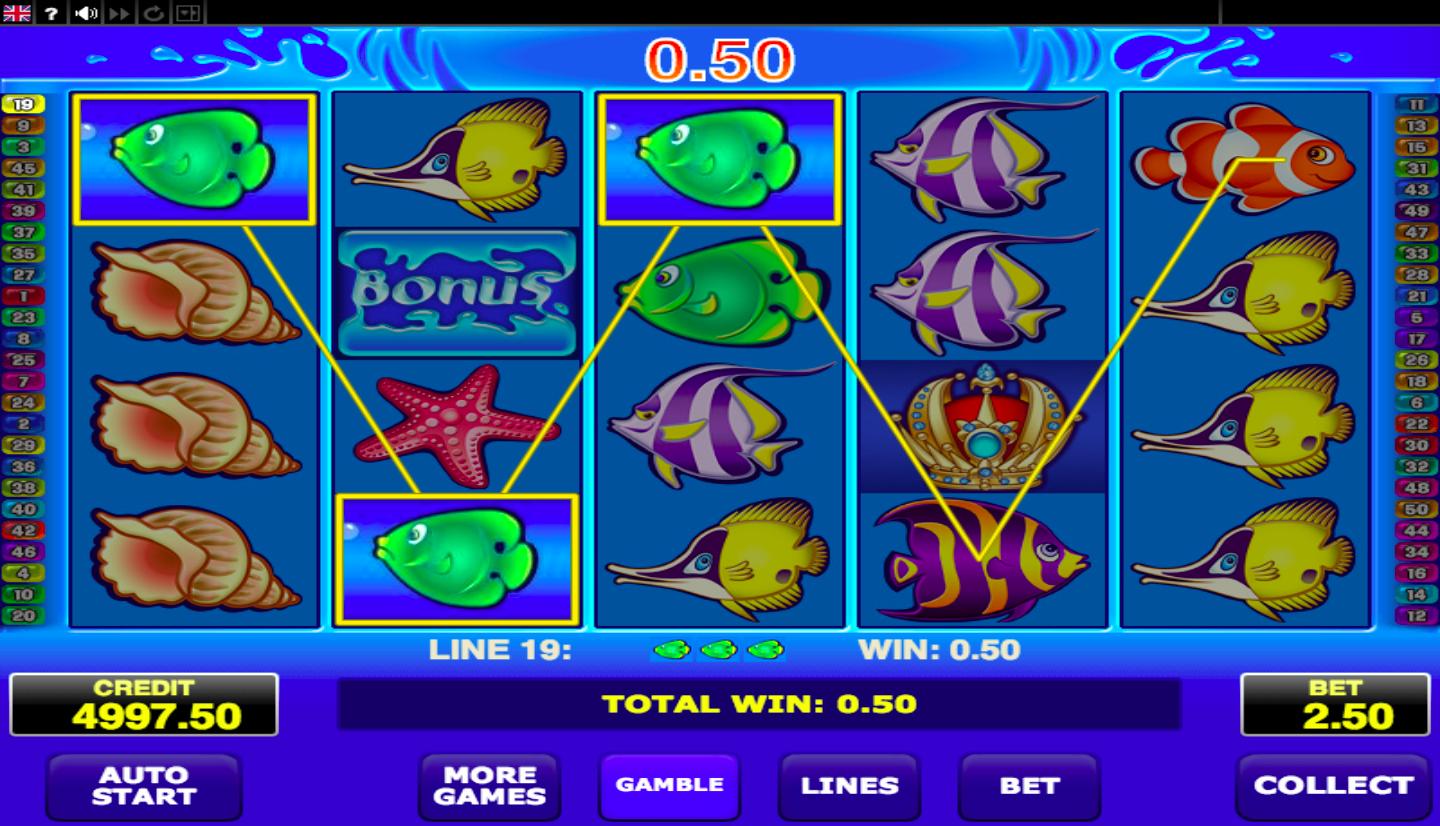Open the Lines settings
Viewport: 1440px width, 826px height.
pos(848,786)
